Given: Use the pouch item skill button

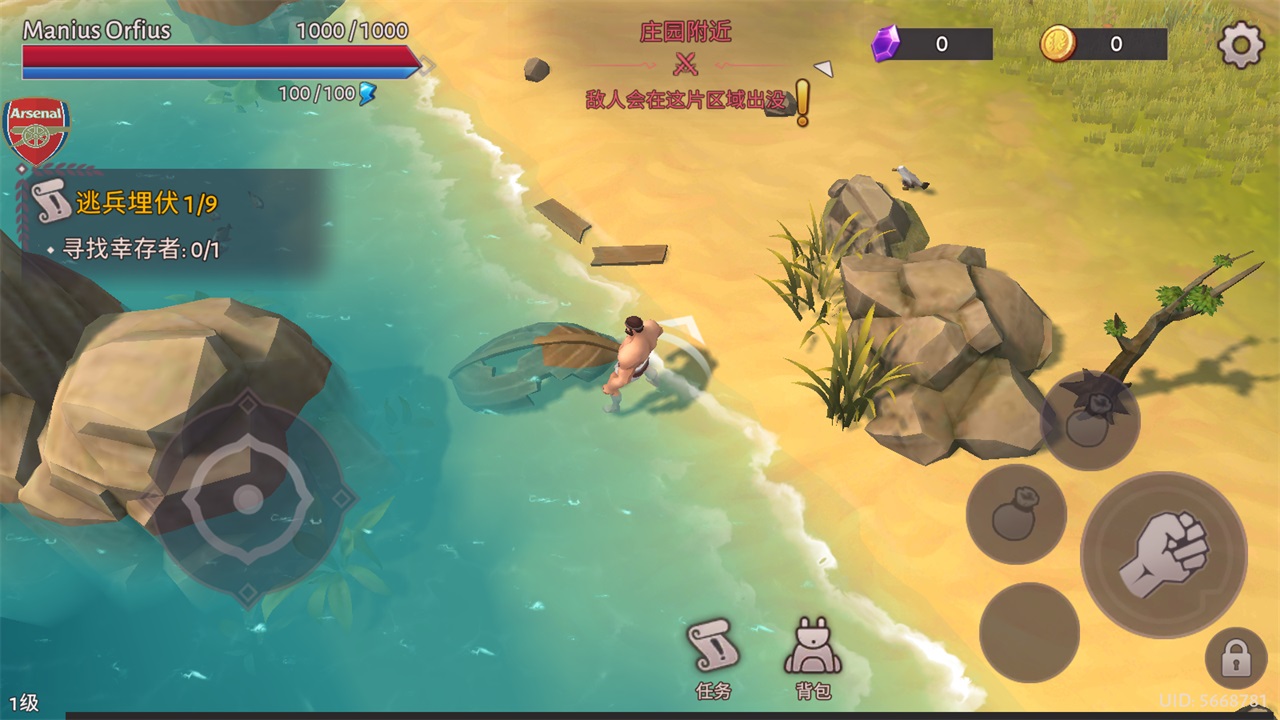Looking at the screenshot, I should click(1015, 514).
